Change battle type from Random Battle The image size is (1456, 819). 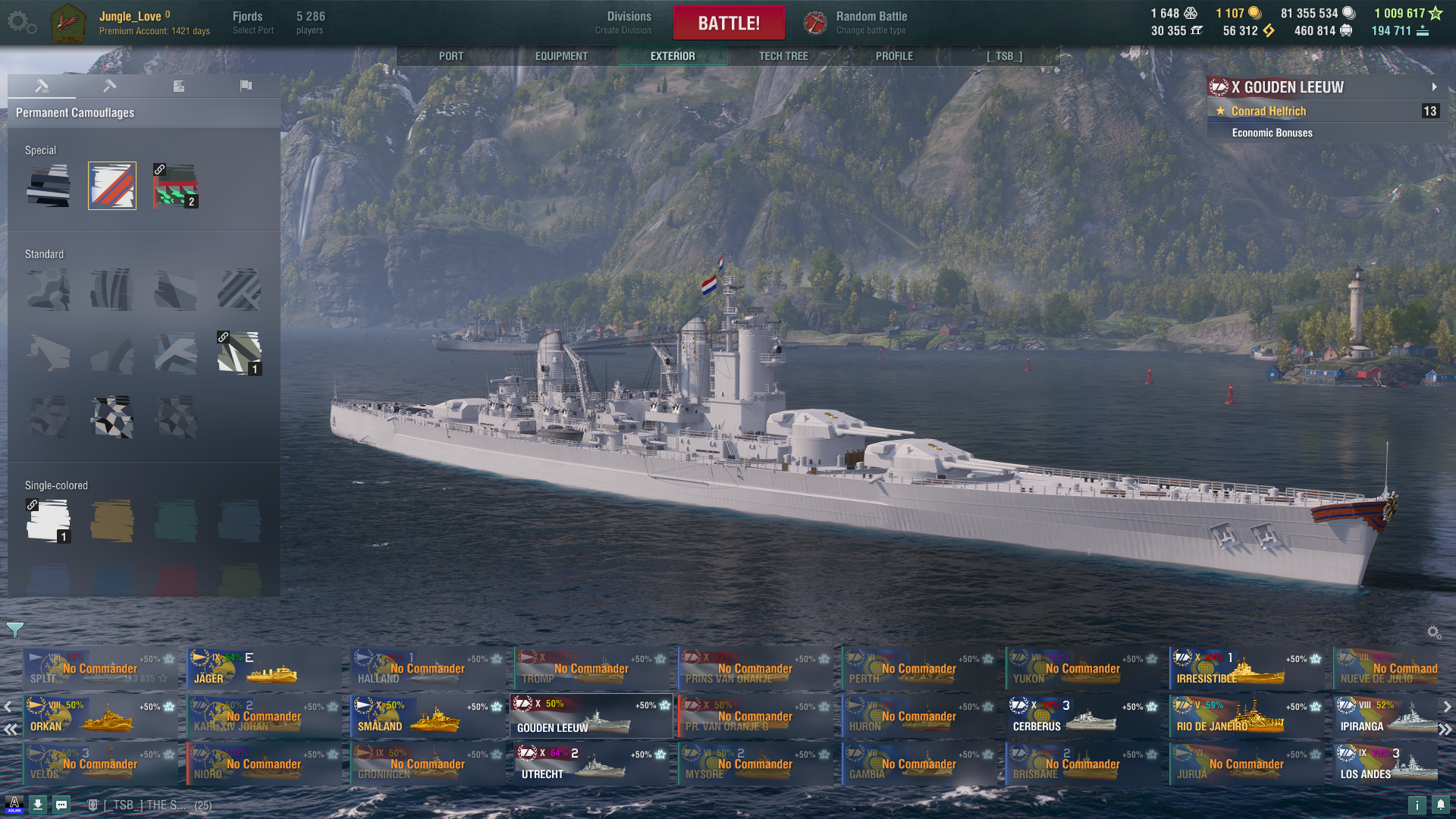870,23
